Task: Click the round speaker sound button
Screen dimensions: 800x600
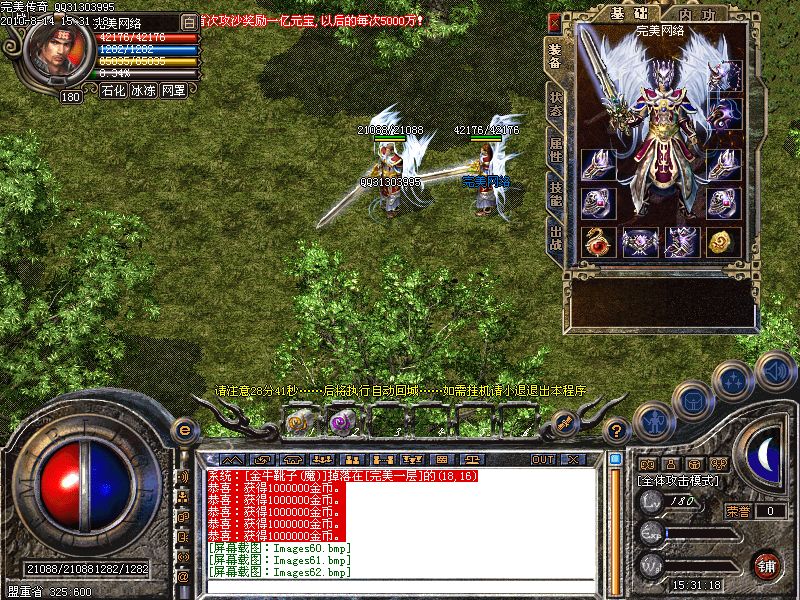Action: [x=776, y=370]
